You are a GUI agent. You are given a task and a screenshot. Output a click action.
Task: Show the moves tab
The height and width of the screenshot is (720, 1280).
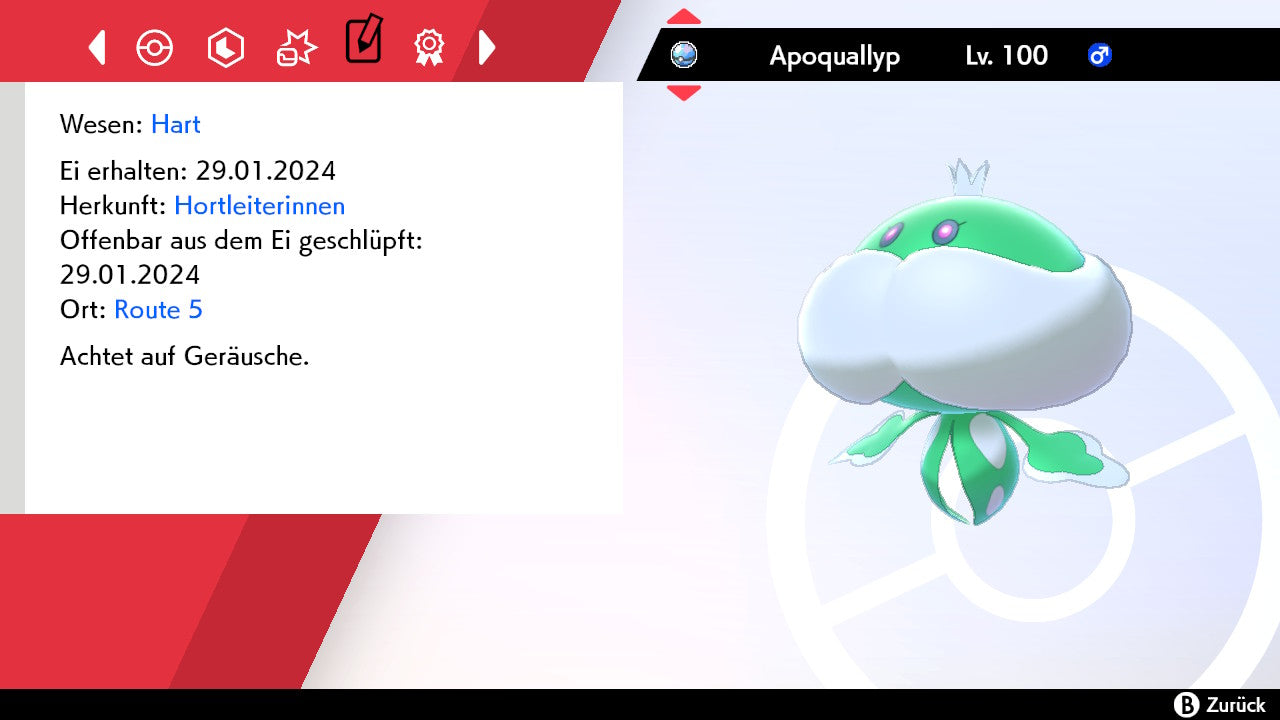pos(296,47)
